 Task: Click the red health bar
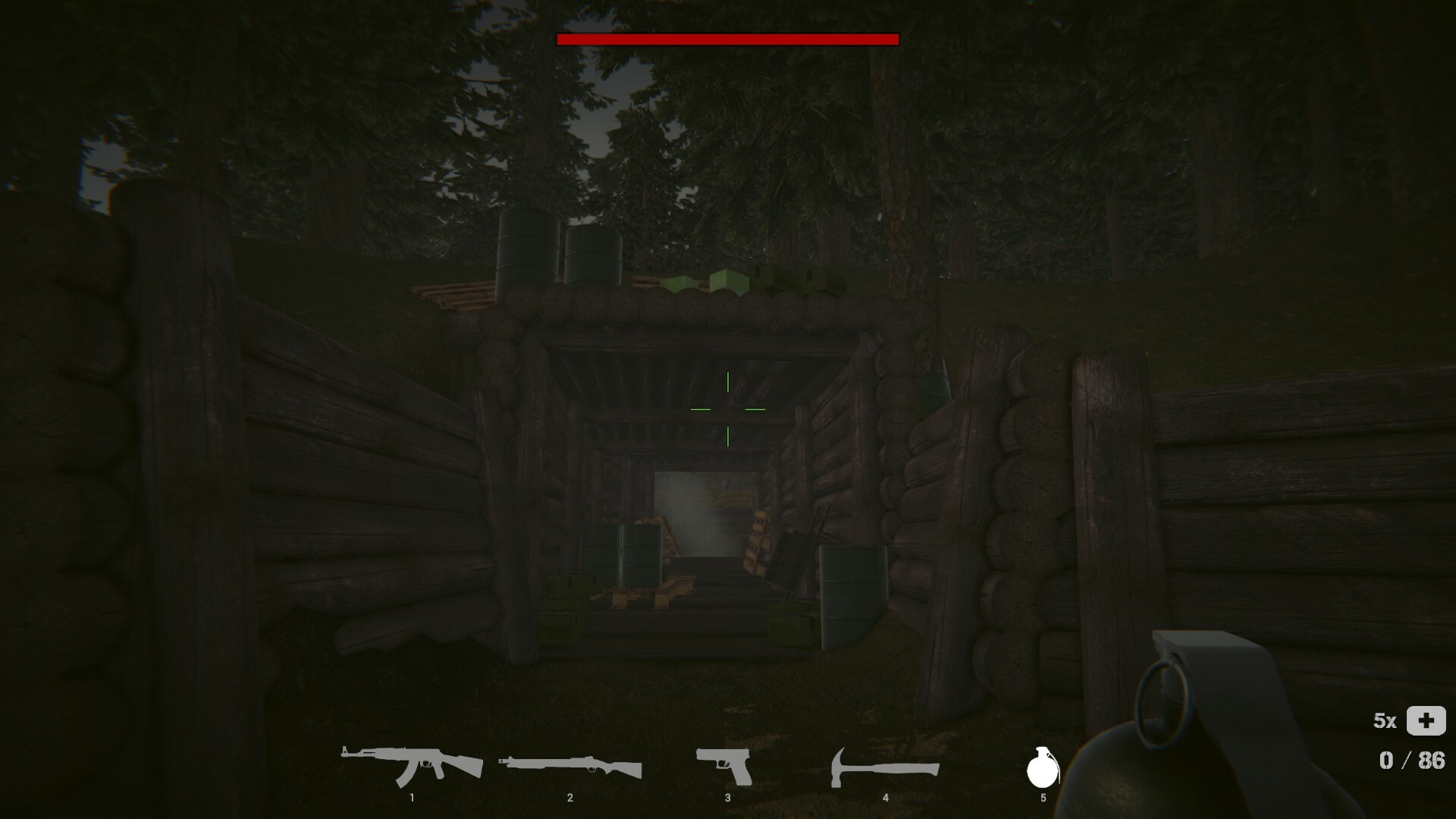(726, 37)
